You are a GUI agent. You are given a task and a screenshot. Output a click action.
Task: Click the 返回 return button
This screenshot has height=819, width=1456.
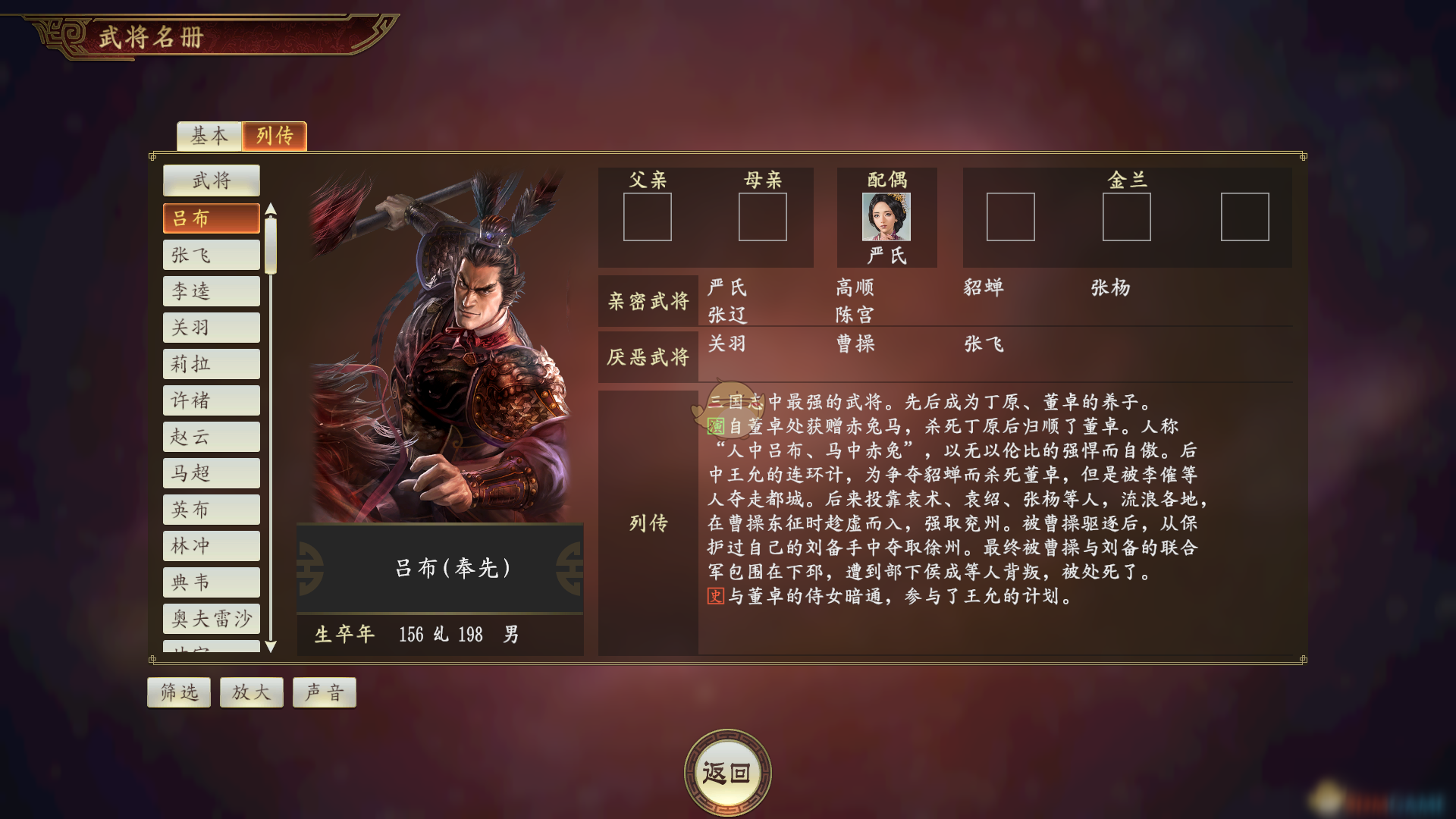click(x=727, y=773)
